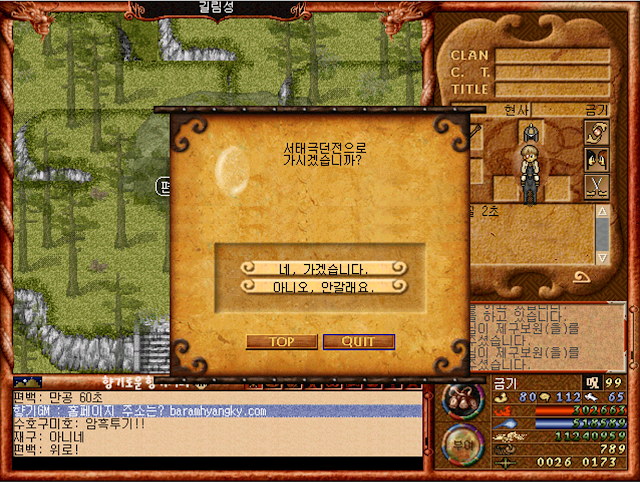
Task: Select the helmet equipment slot
Action: coord(533,131)
